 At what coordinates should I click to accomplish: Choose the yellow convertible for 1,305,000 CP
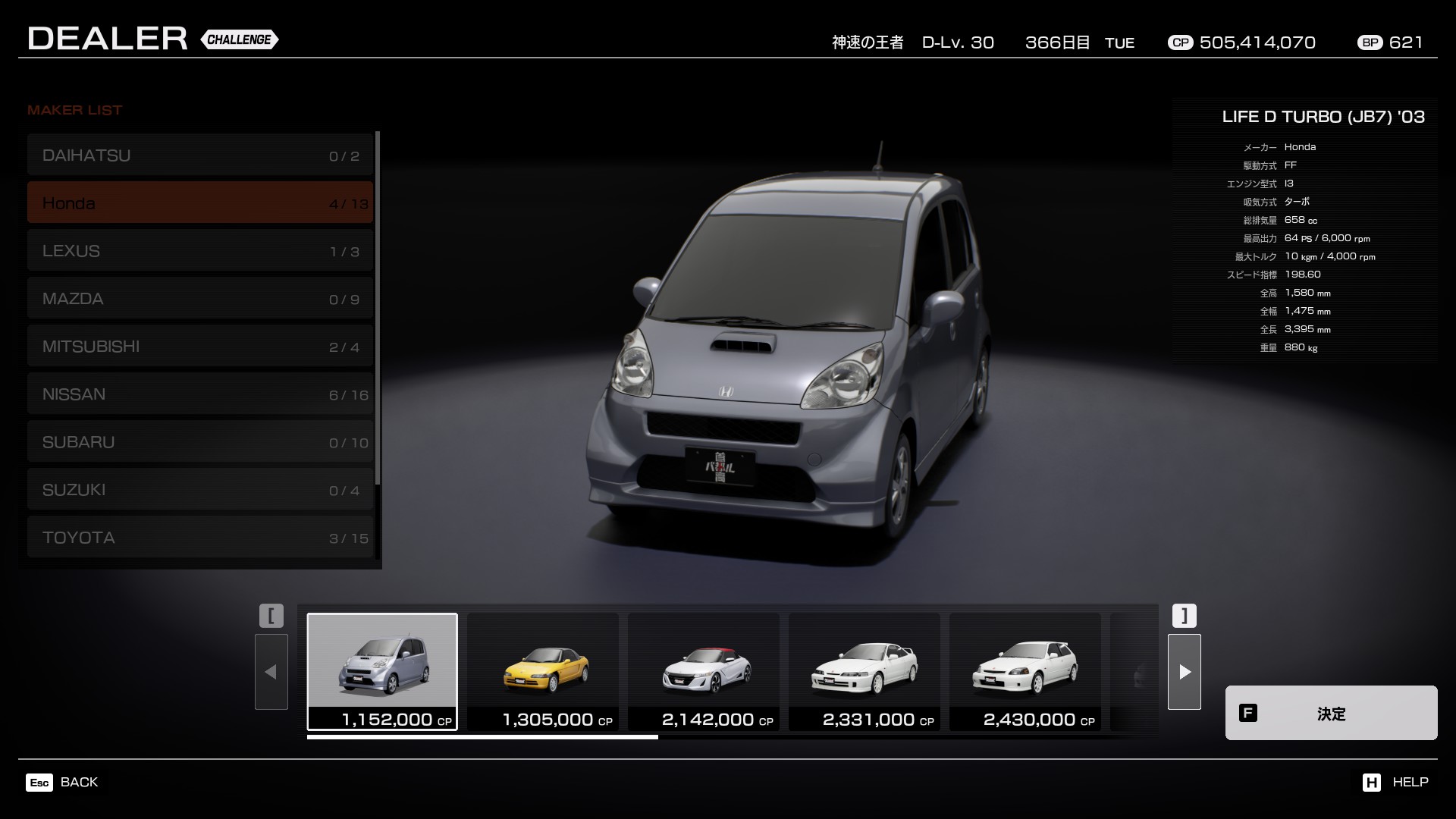[543, 671]
